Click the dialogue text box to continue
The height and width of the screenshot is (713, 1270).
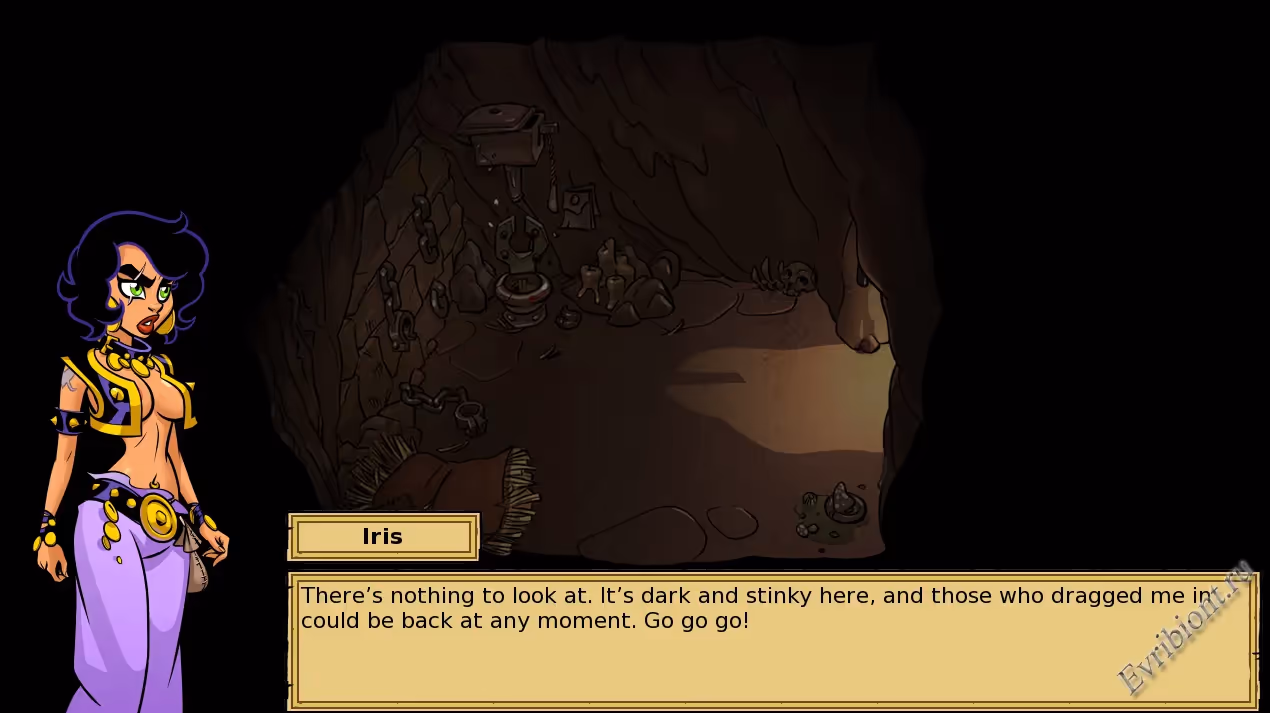(x=770, y=640)
